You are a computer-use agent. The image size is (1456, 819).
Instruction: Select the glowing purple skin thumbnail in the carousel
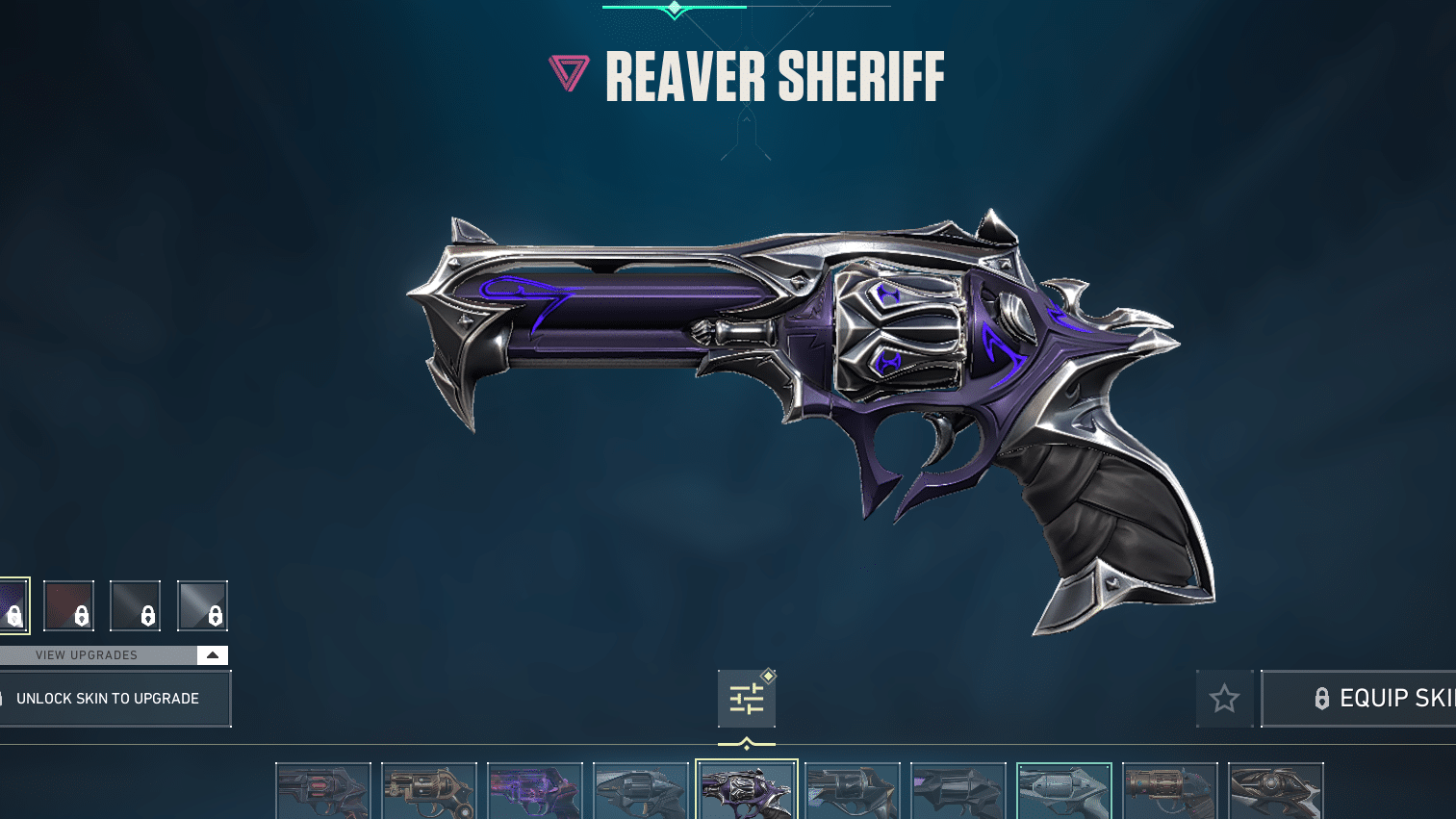(535, 793)
